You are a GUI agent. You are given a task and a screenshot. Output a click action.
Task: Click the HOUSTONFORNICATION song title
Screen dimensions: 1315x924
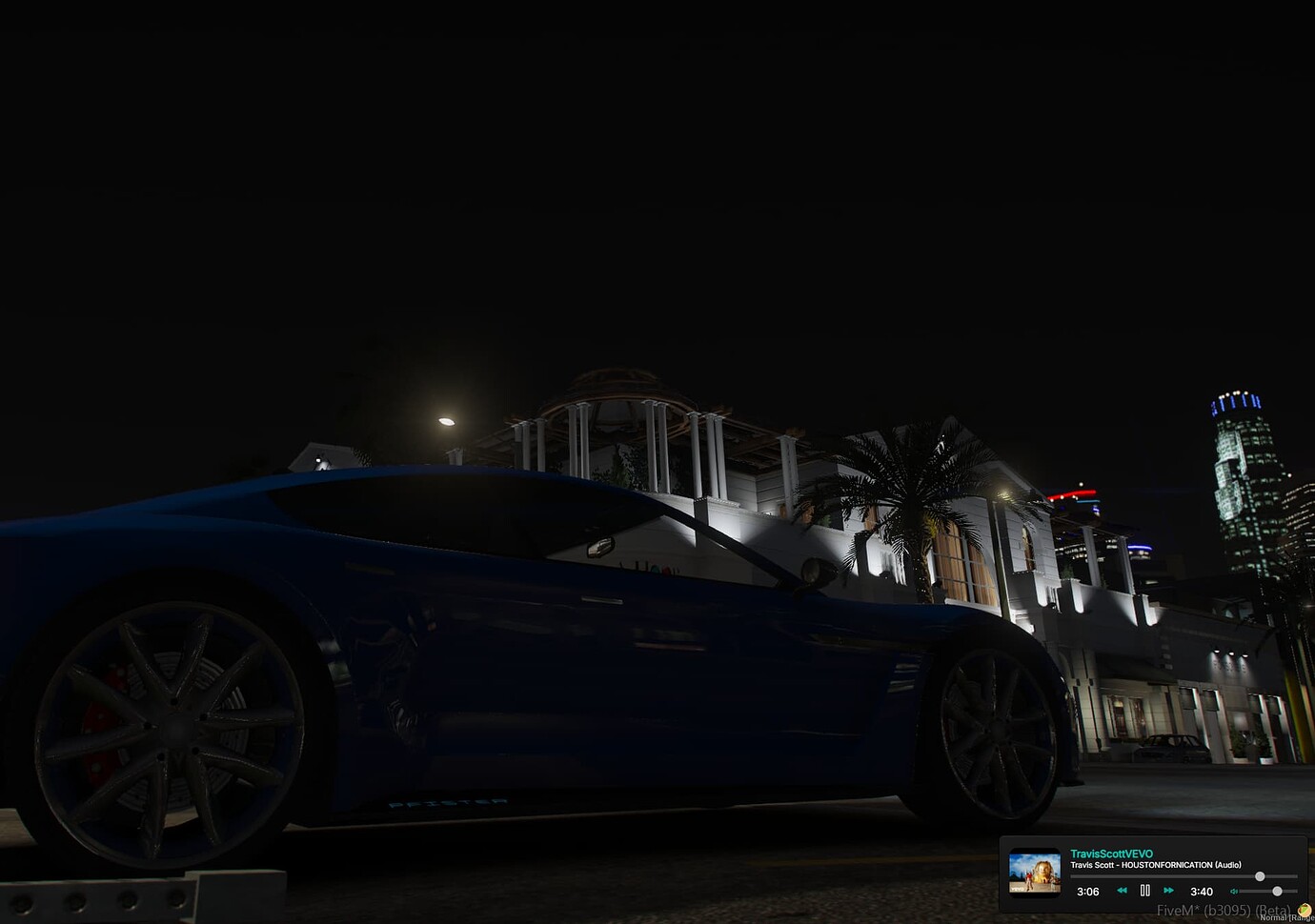click(x=1156, y=865)
